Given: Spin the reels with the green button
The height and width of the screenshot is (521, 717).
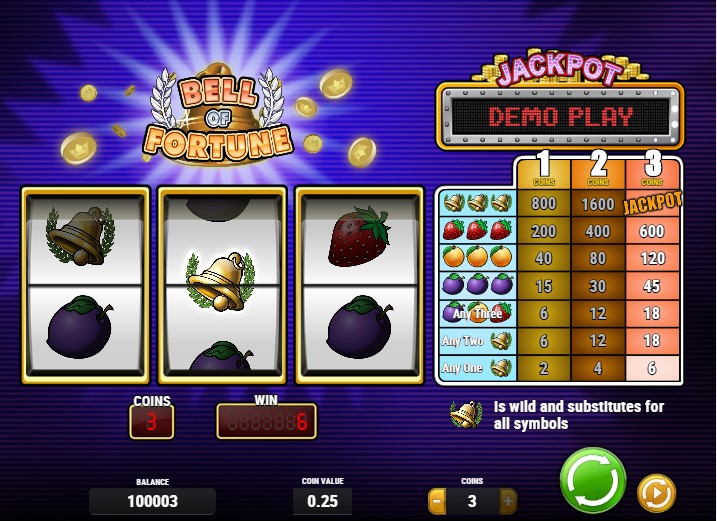Looking at the screenshot, I should point(592,480).
